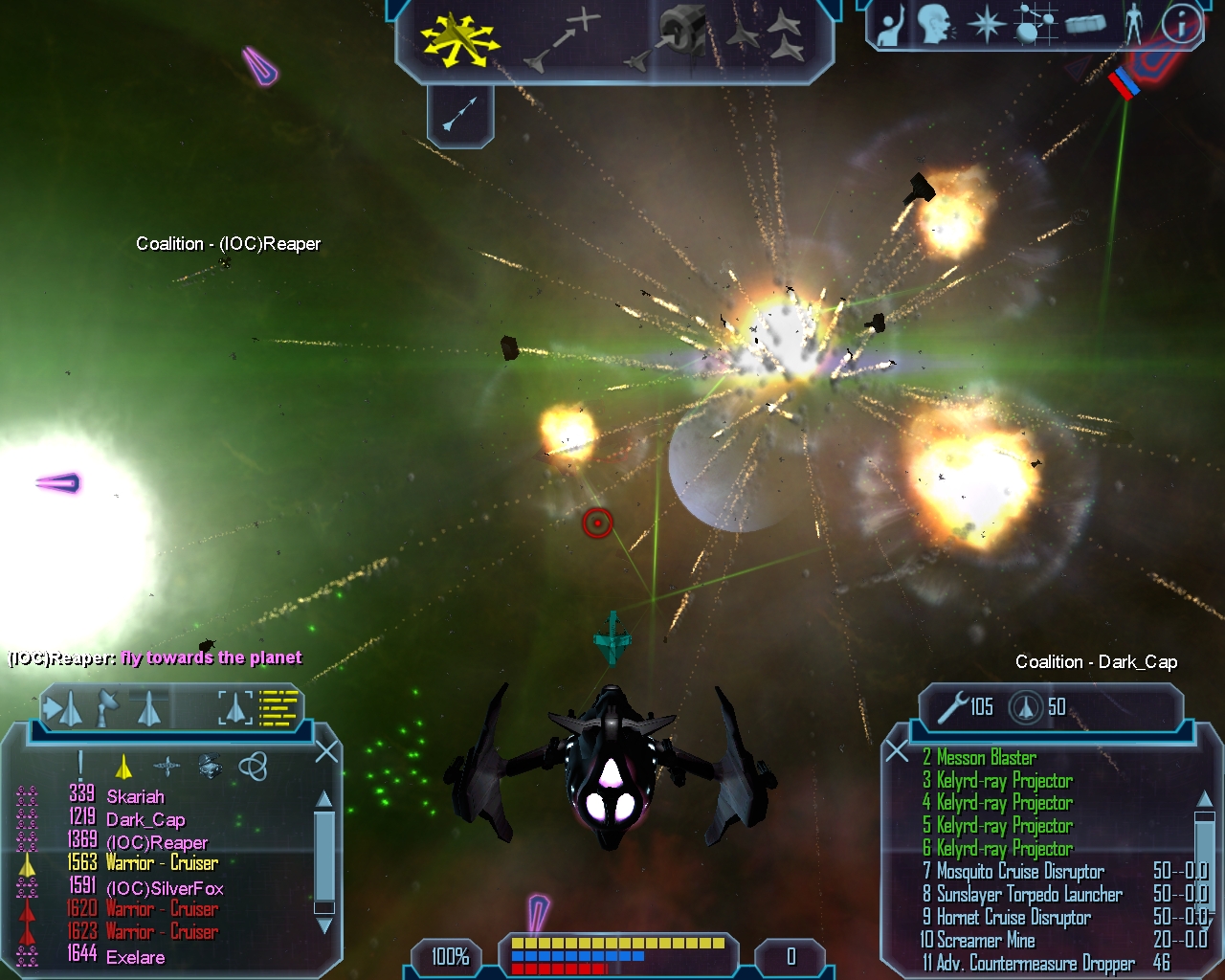This screenshot has width=1225, height=980.
Task: Target (IOC)SilverFox in the contacts list
Action: 165,888
